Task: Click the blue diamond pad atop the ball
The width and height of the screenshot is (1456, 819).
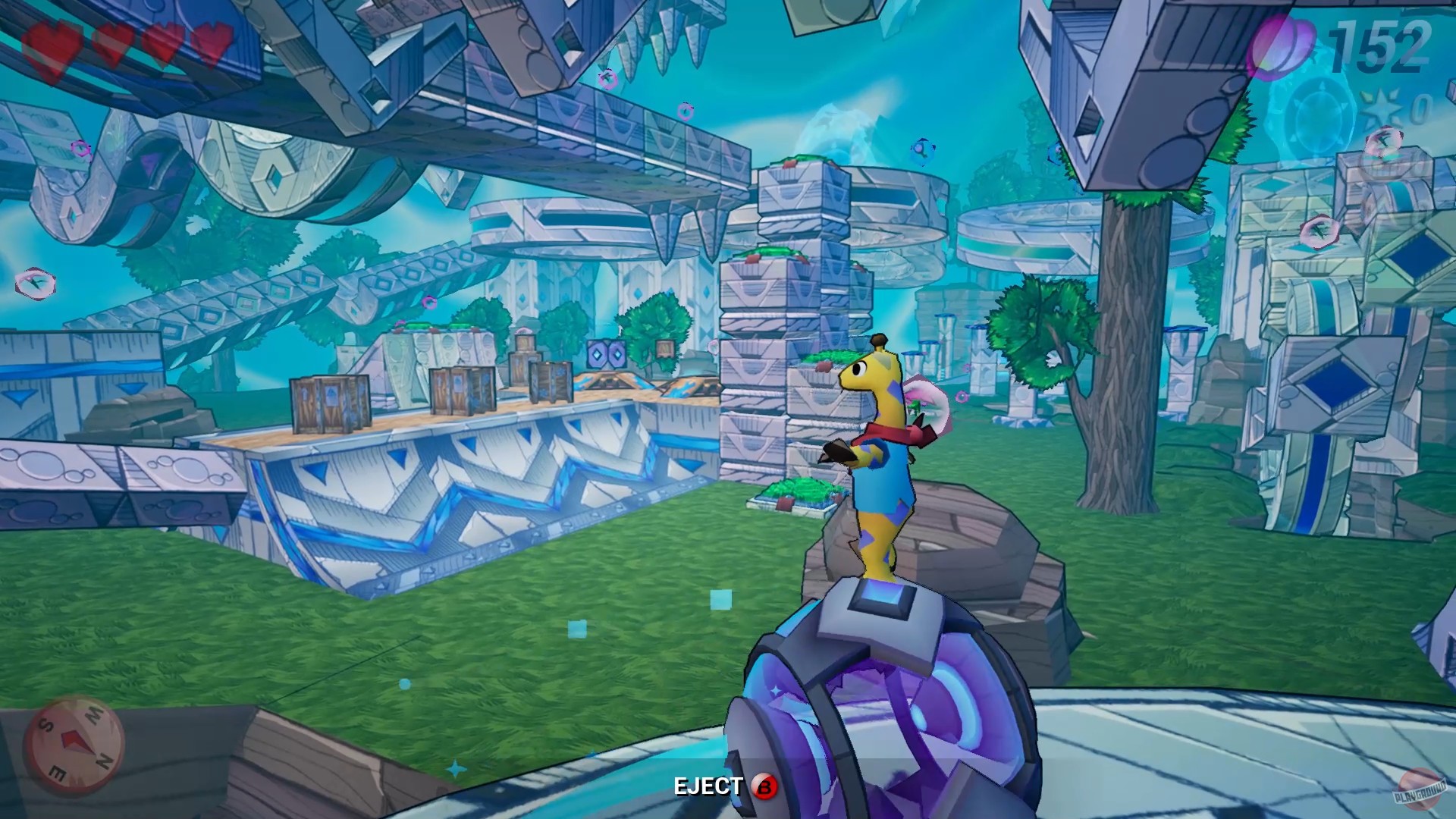Action: pos(880,599)
